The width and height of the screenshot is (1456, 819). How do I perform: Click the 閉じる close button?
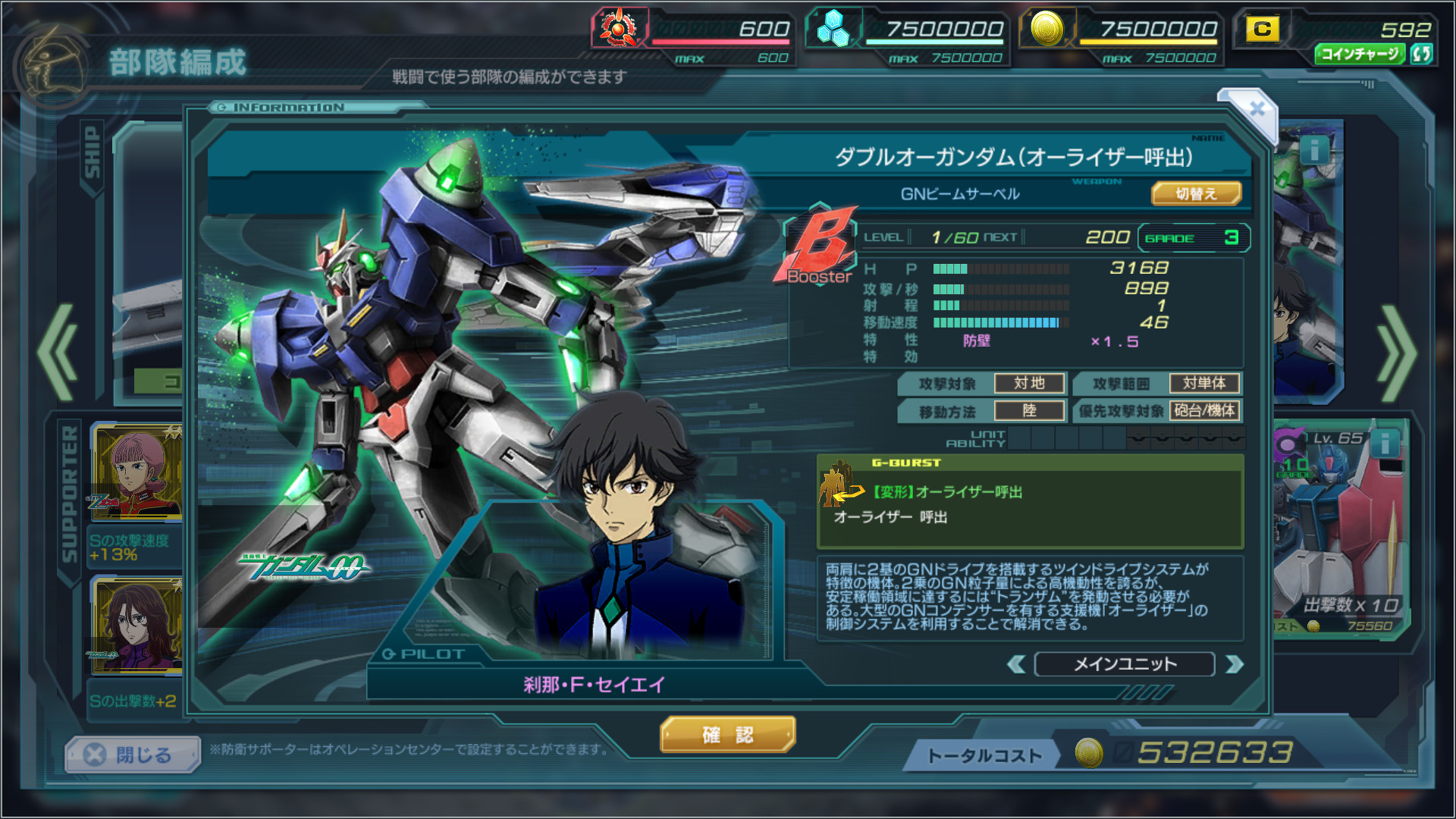pyautogui.click(x=132, y=755)
